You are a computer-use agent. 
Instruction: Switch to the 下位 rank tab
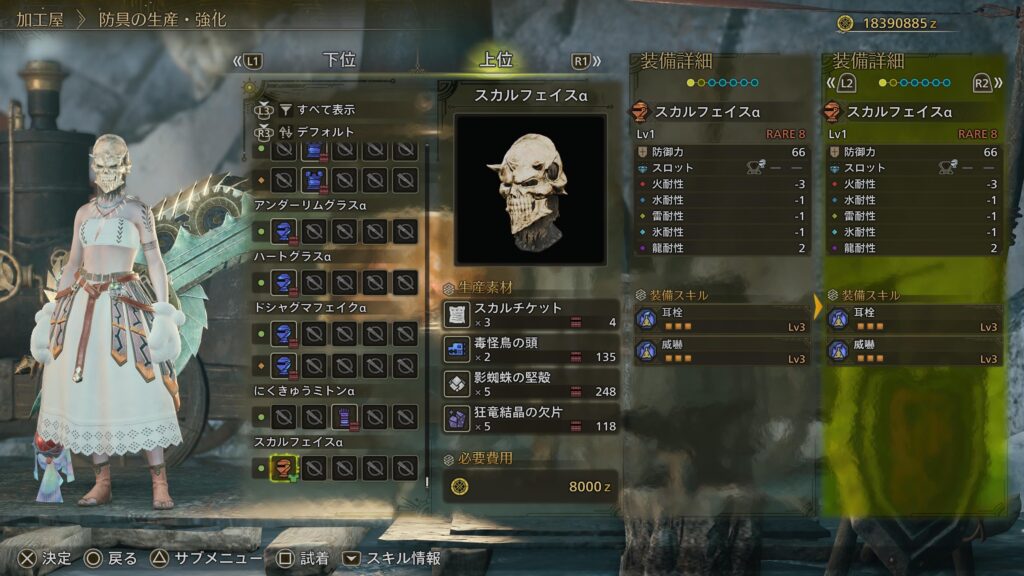pyautogui.click(x=340, y=60)
